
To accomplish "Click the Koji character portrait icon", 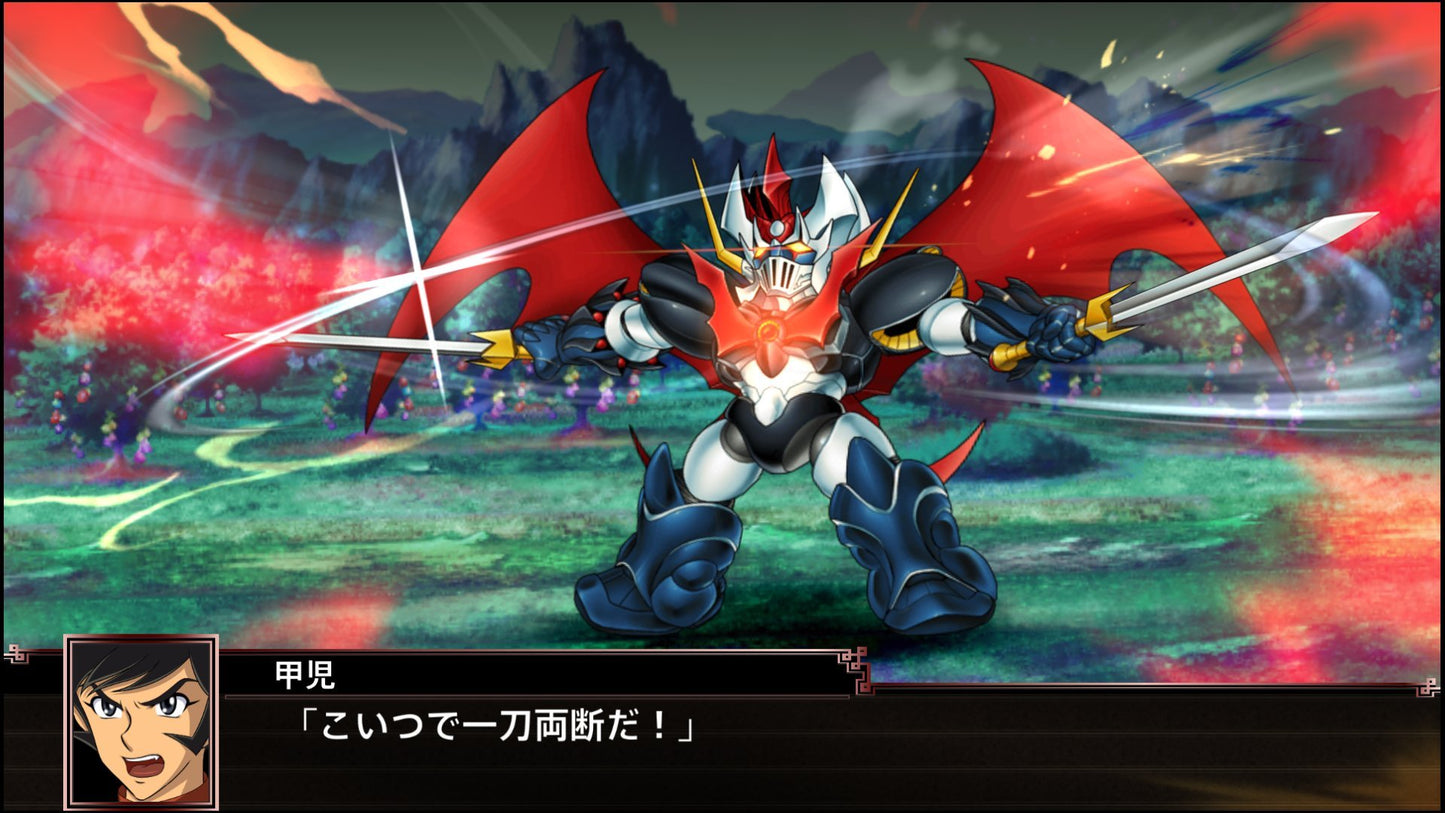I will tap(140, 722).
